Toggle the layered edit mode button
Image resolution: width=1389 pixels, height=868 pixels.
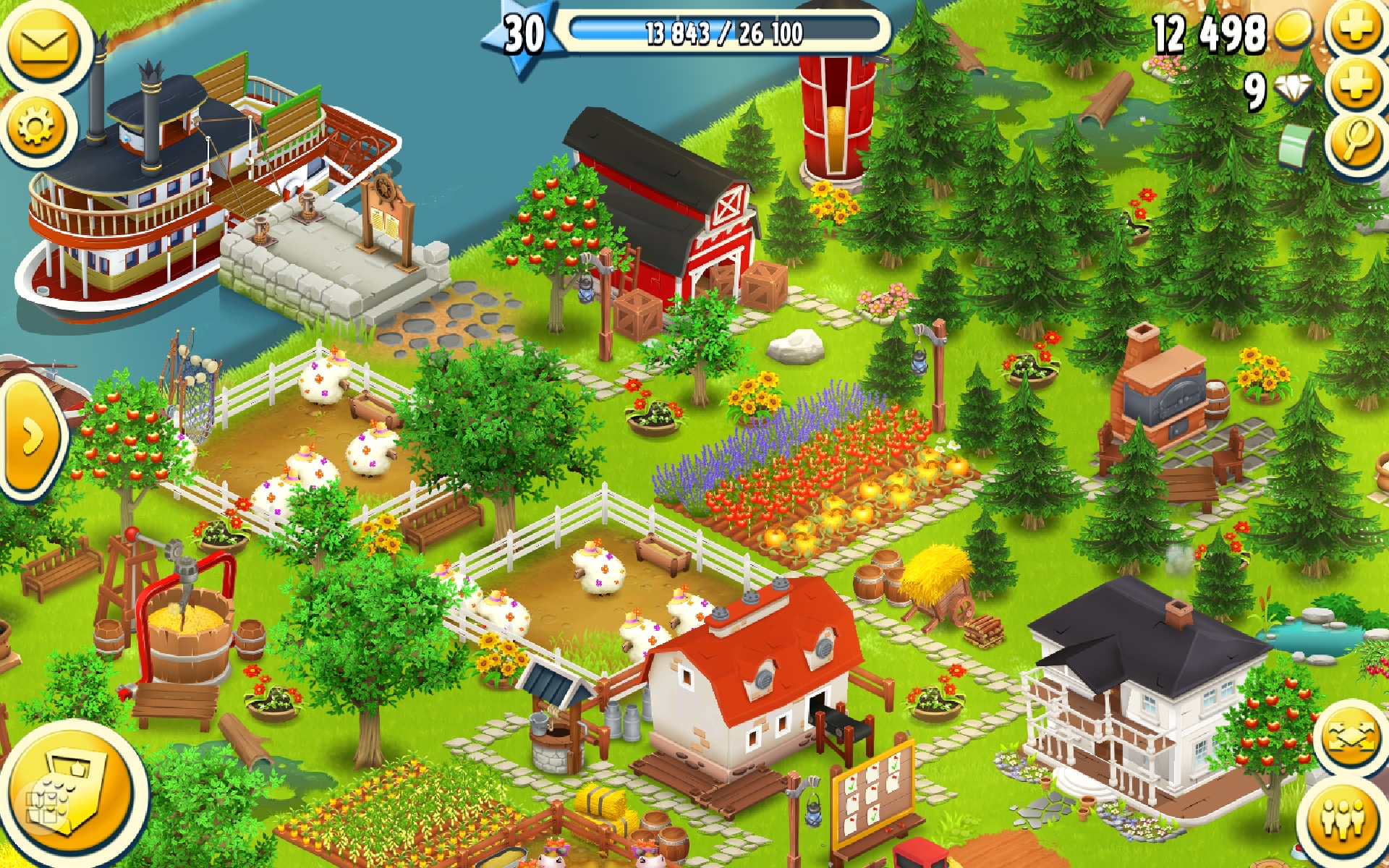coord(1348,738)
